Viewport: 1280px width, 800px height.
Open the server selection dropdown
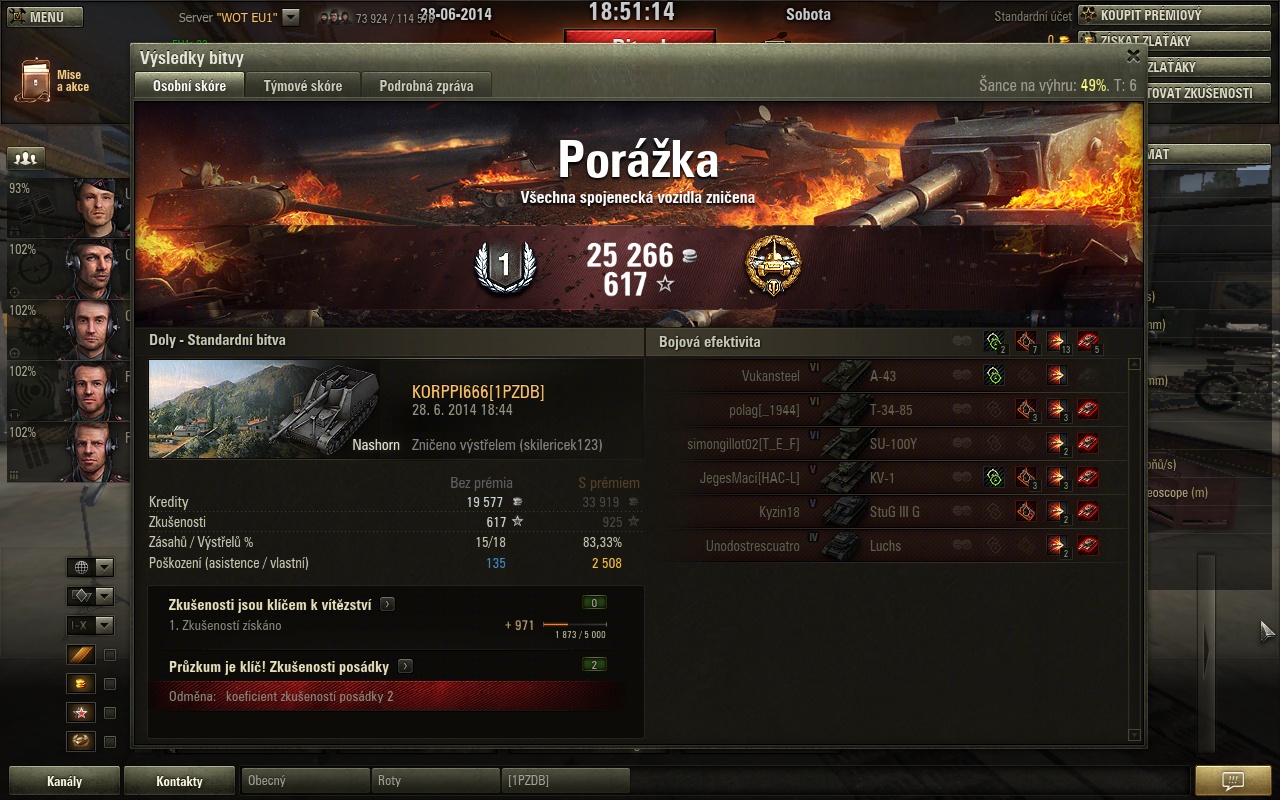pyautogui.click(x=290, y=17)
